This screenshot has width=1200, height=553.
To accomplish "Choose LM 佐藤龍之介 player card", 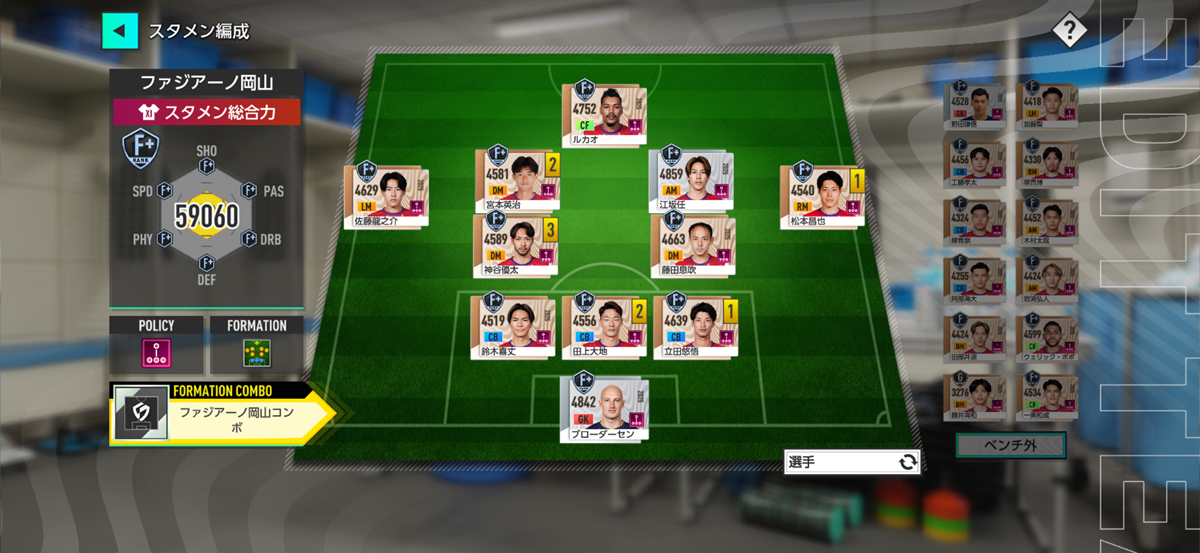I will click(x=386, y=196).
